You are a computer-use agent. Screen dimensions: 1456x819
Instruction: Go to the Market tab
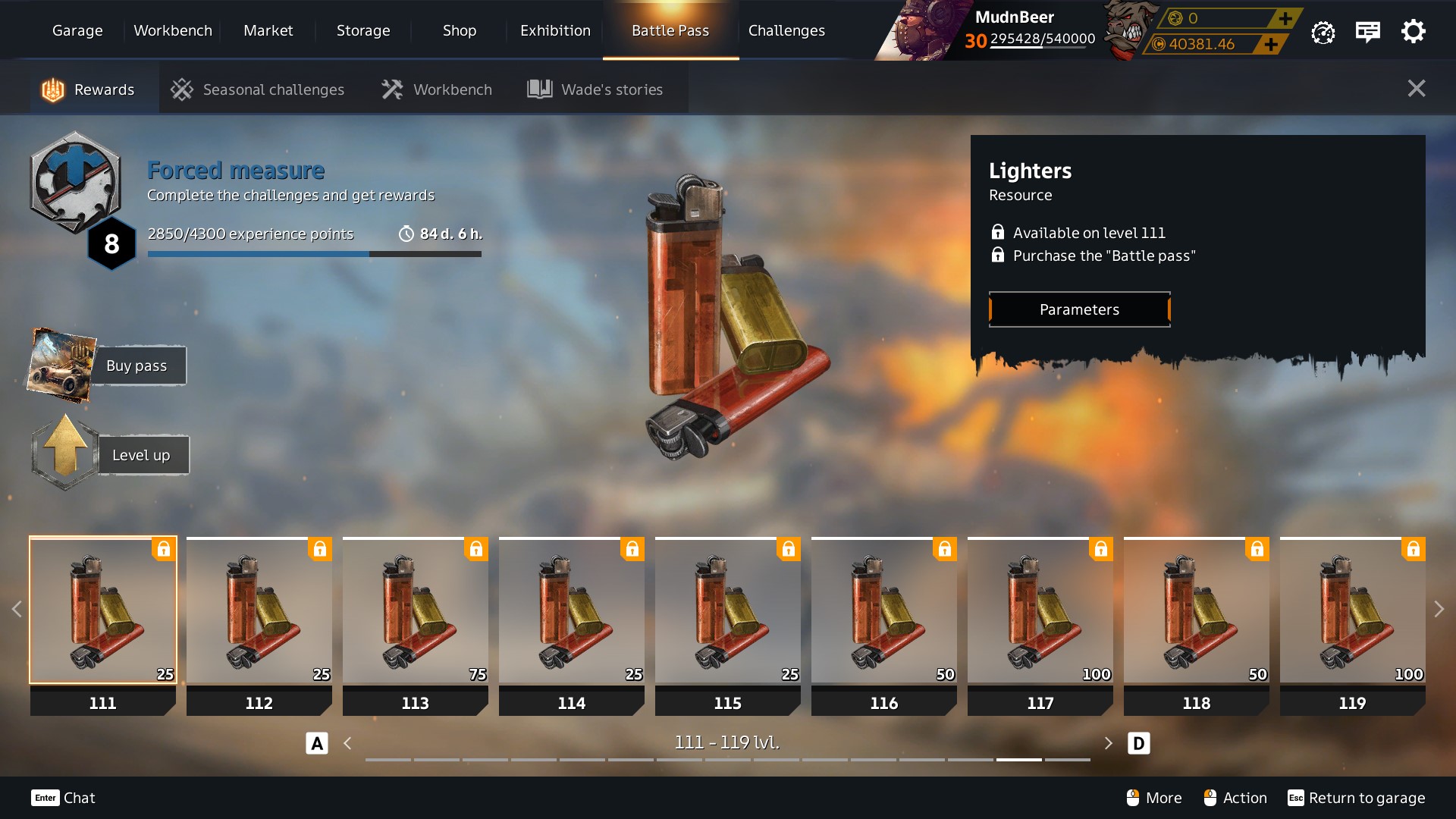[268, 30]
